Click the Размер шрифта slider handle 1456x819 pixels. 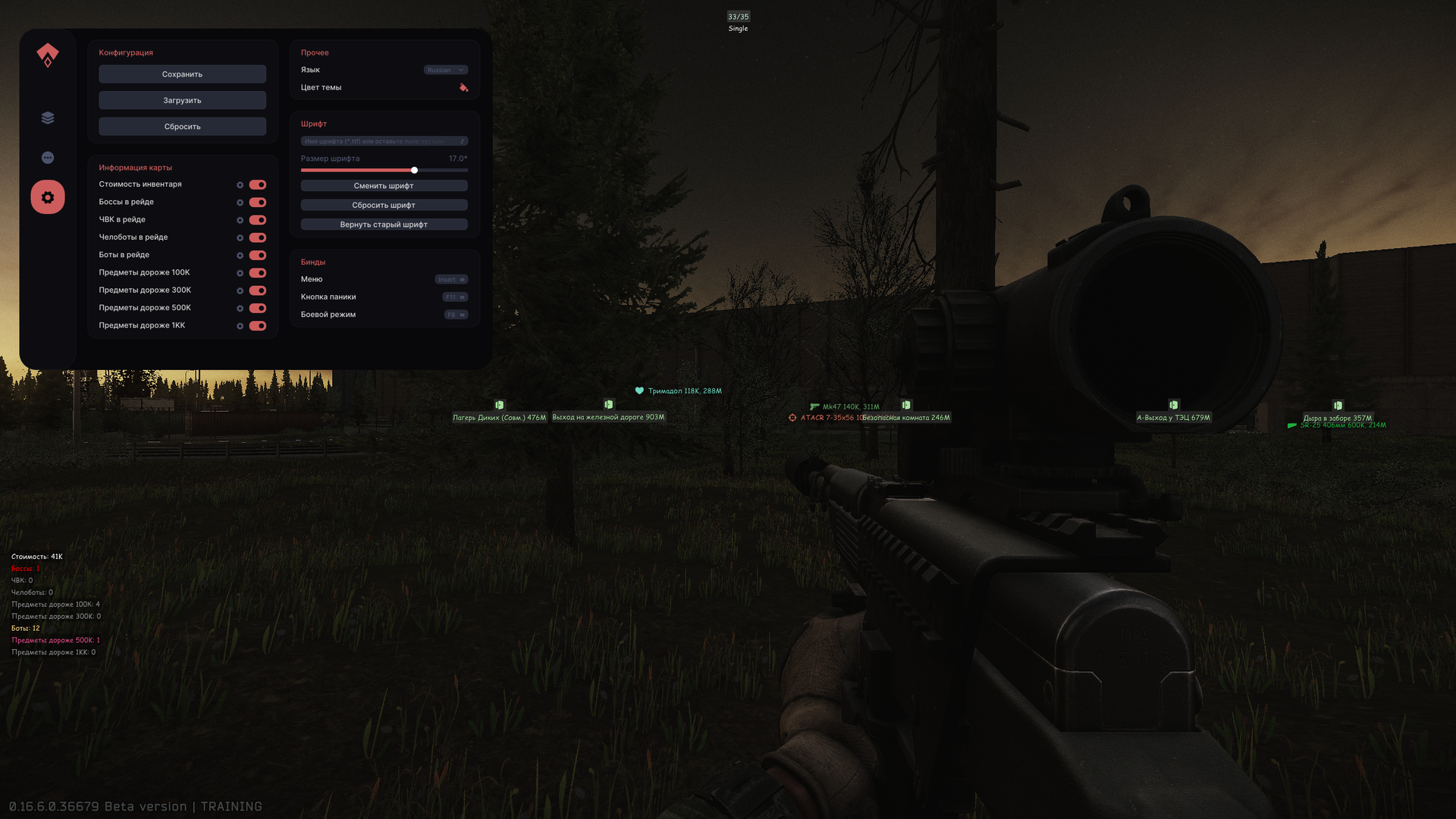[414, 170]
